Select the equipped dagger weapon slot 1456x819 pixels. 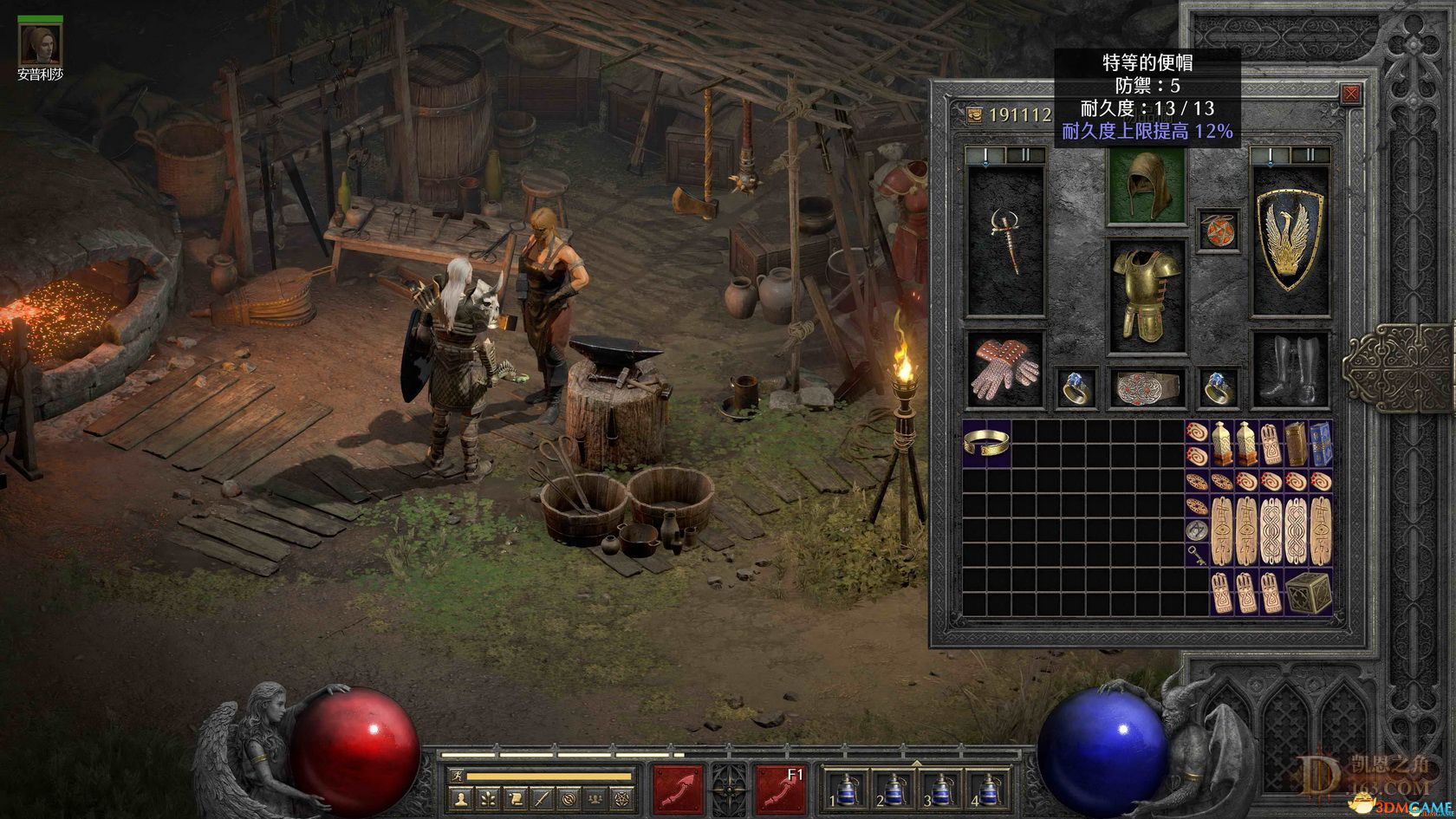(1005, 239)
